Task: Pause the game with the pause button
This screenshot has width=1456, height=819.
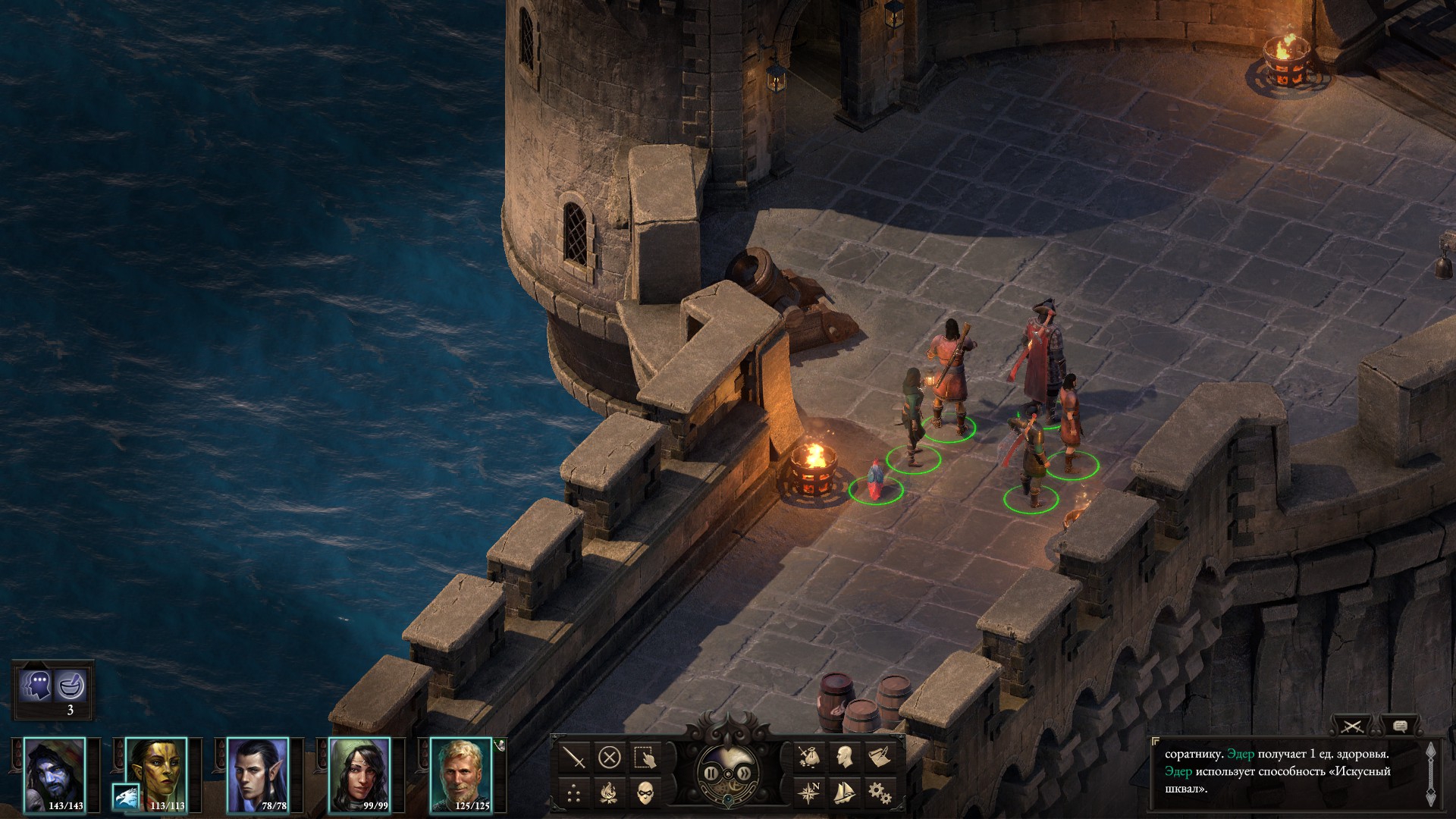Action: pyautogui.click(x=711, y=773)
